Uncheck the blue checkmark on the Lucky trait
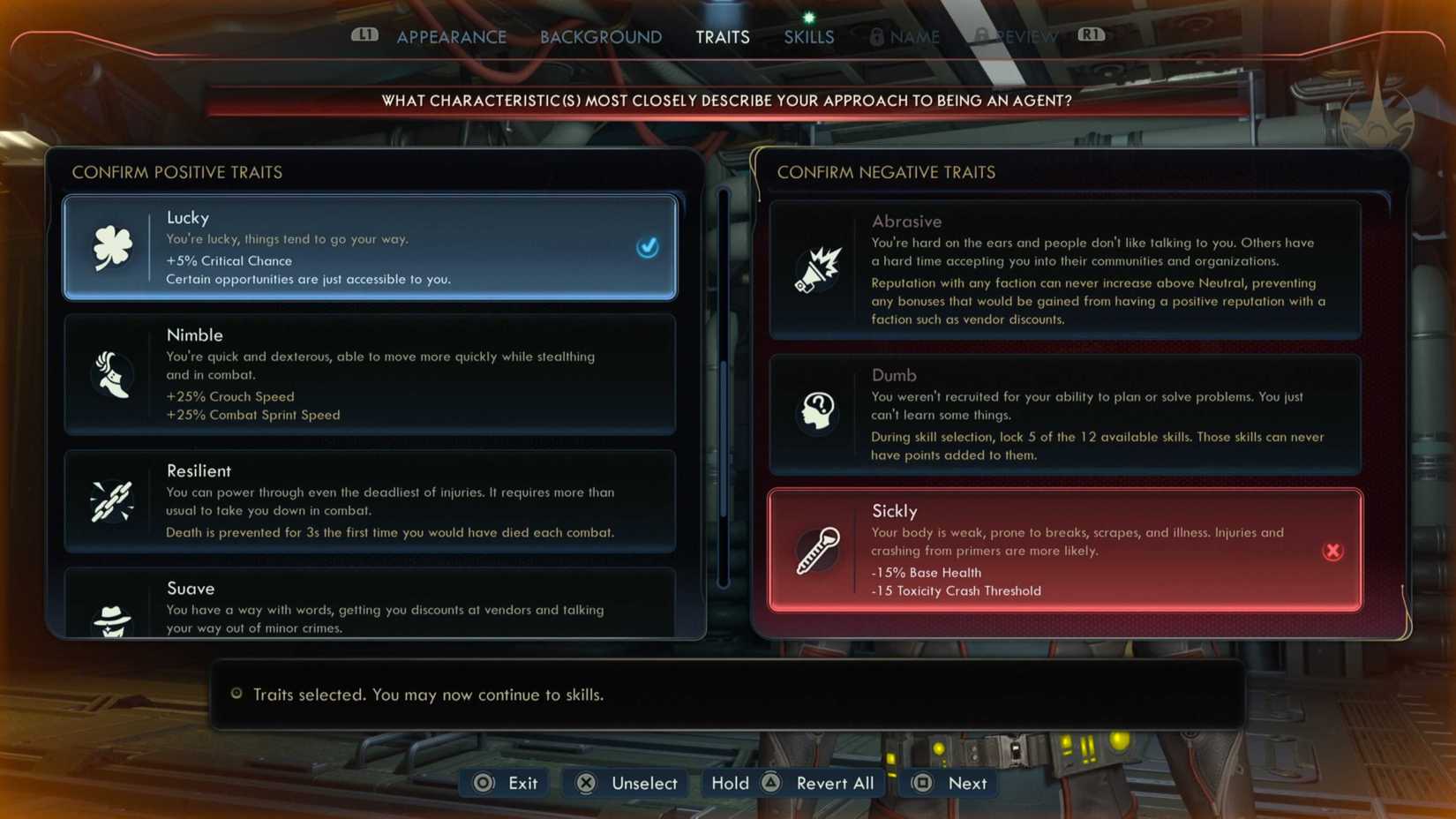The width and height of the screenshot is (1456, 819). coord(648,248)
